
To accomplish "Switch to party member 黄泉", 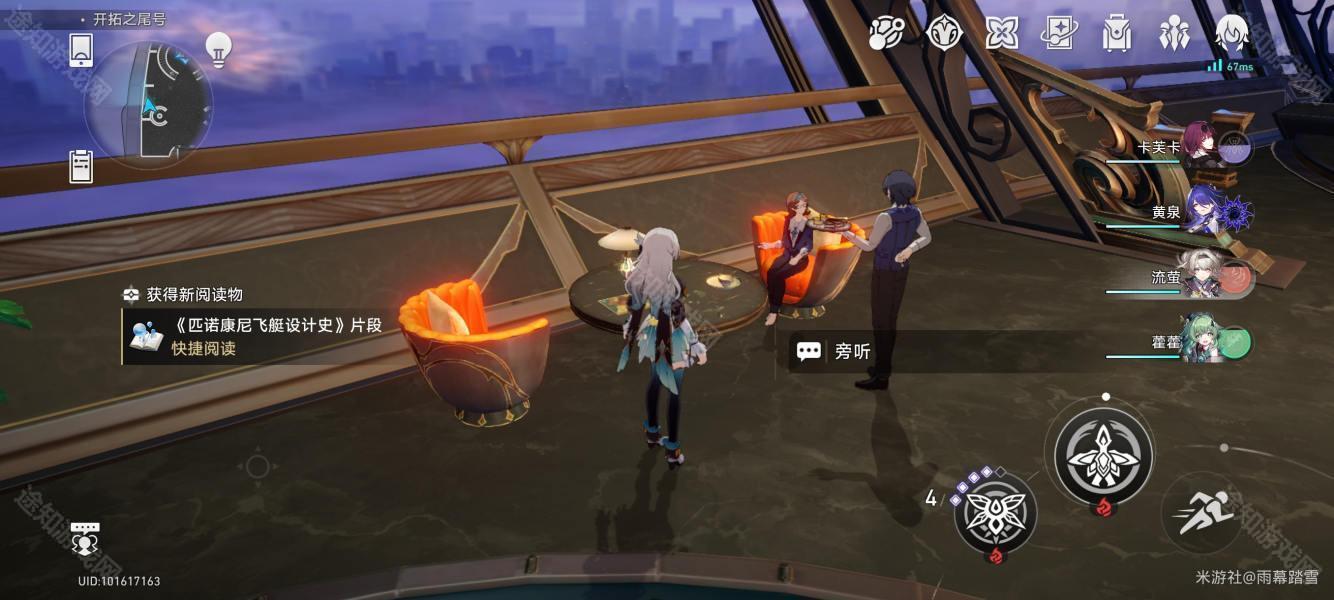I will pos(1202,212).
